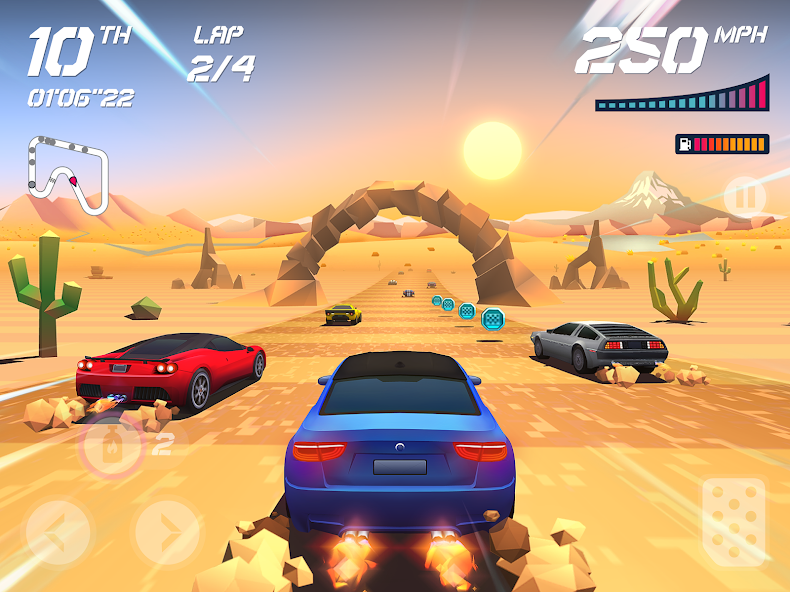Pause the race
The height and width of the screenshot is (592, 790).
point(744,197)
